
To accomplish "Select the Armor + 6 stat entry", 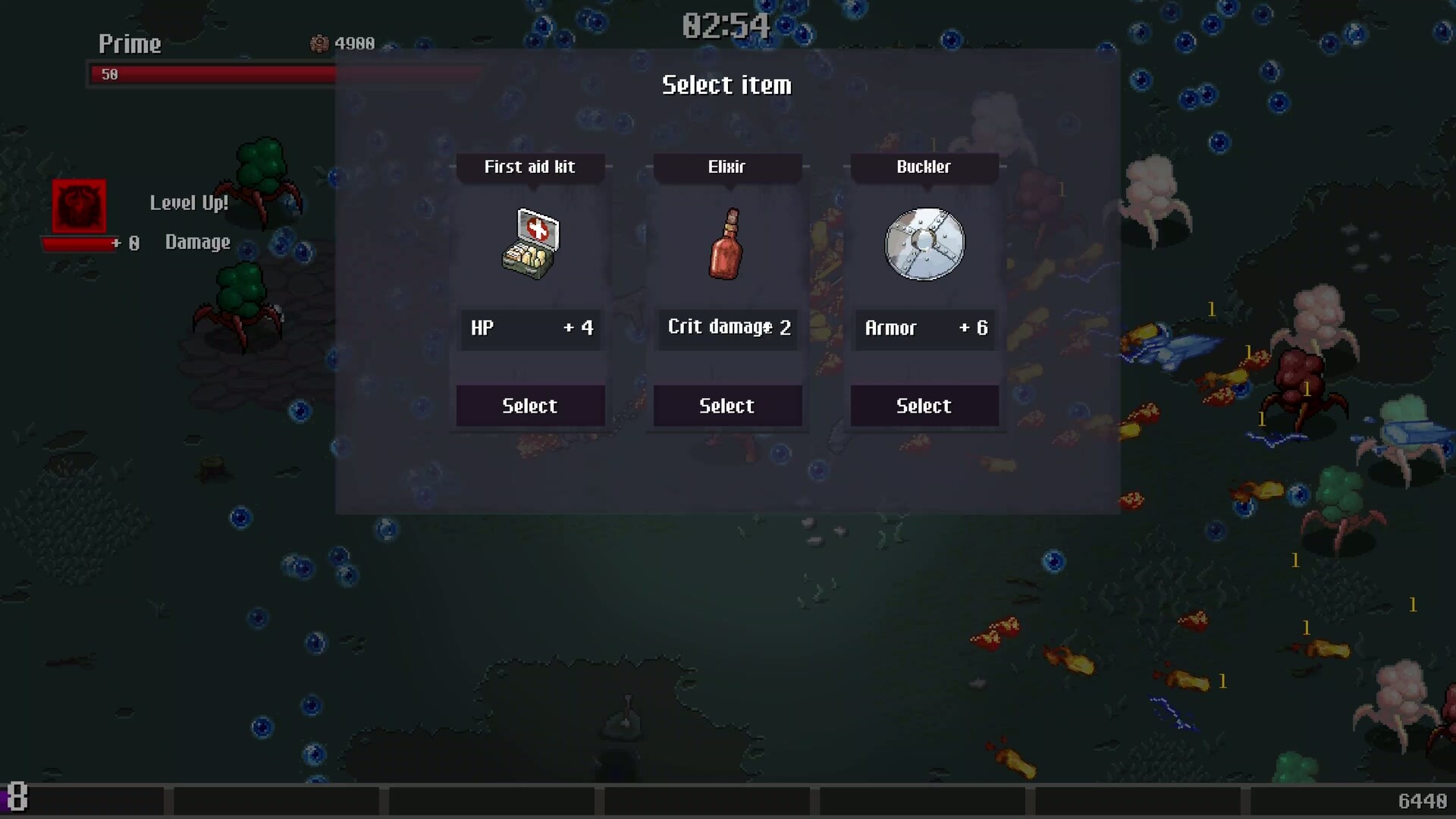I will [924, 328].
